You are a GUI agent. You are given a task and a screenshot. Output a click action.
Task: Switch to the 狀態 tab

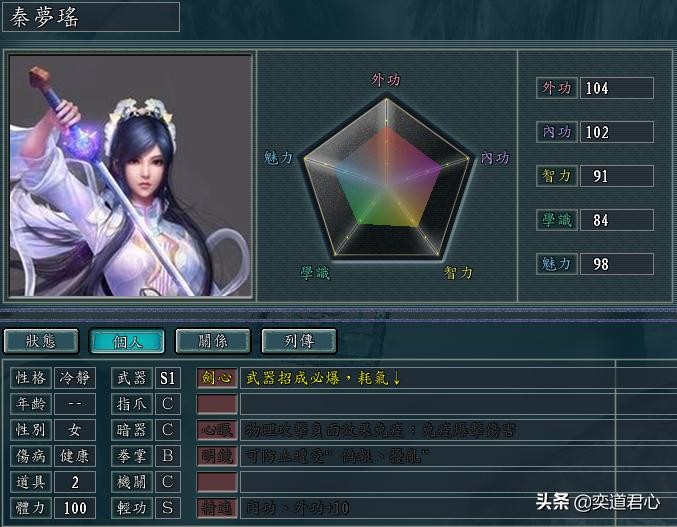click(x=41, y=341)
